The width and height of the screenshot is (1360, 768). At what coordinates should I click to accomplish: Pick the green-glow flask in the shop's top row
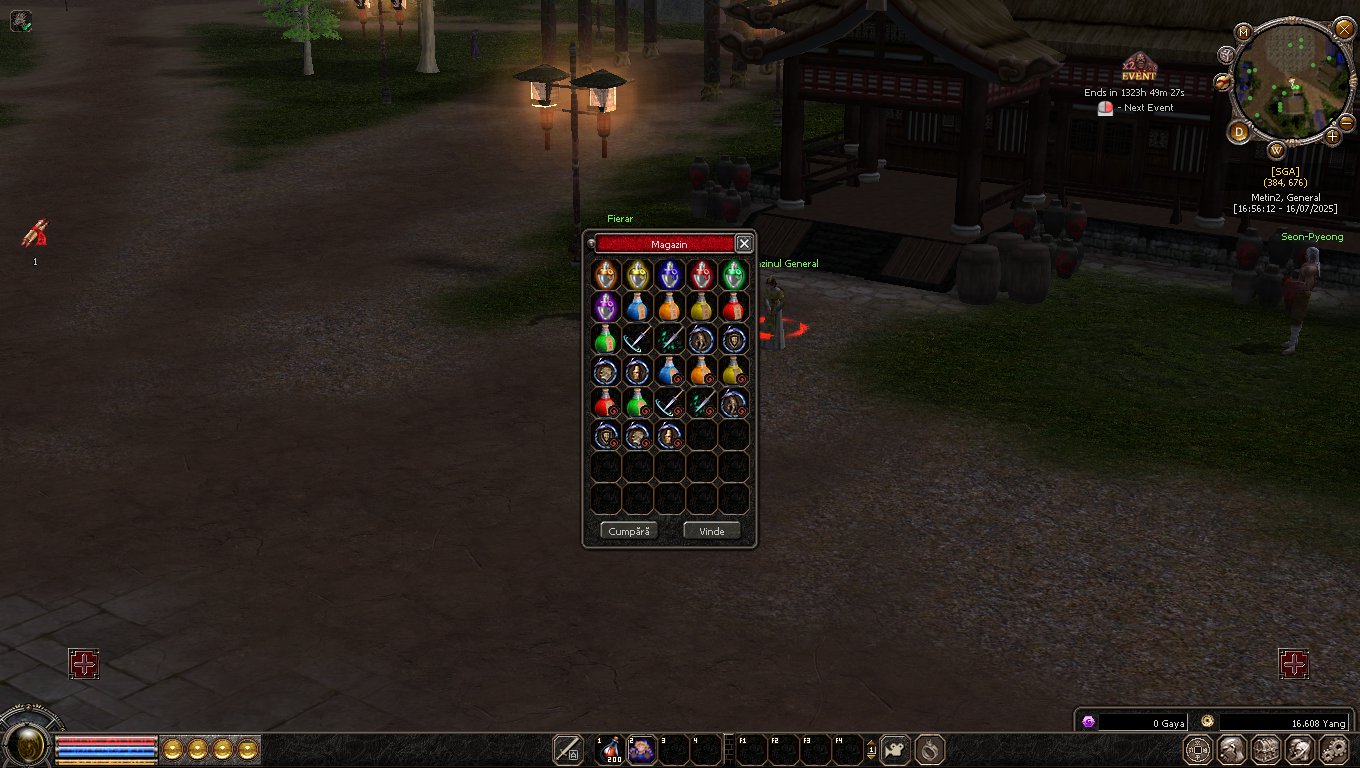coord(734,274)
